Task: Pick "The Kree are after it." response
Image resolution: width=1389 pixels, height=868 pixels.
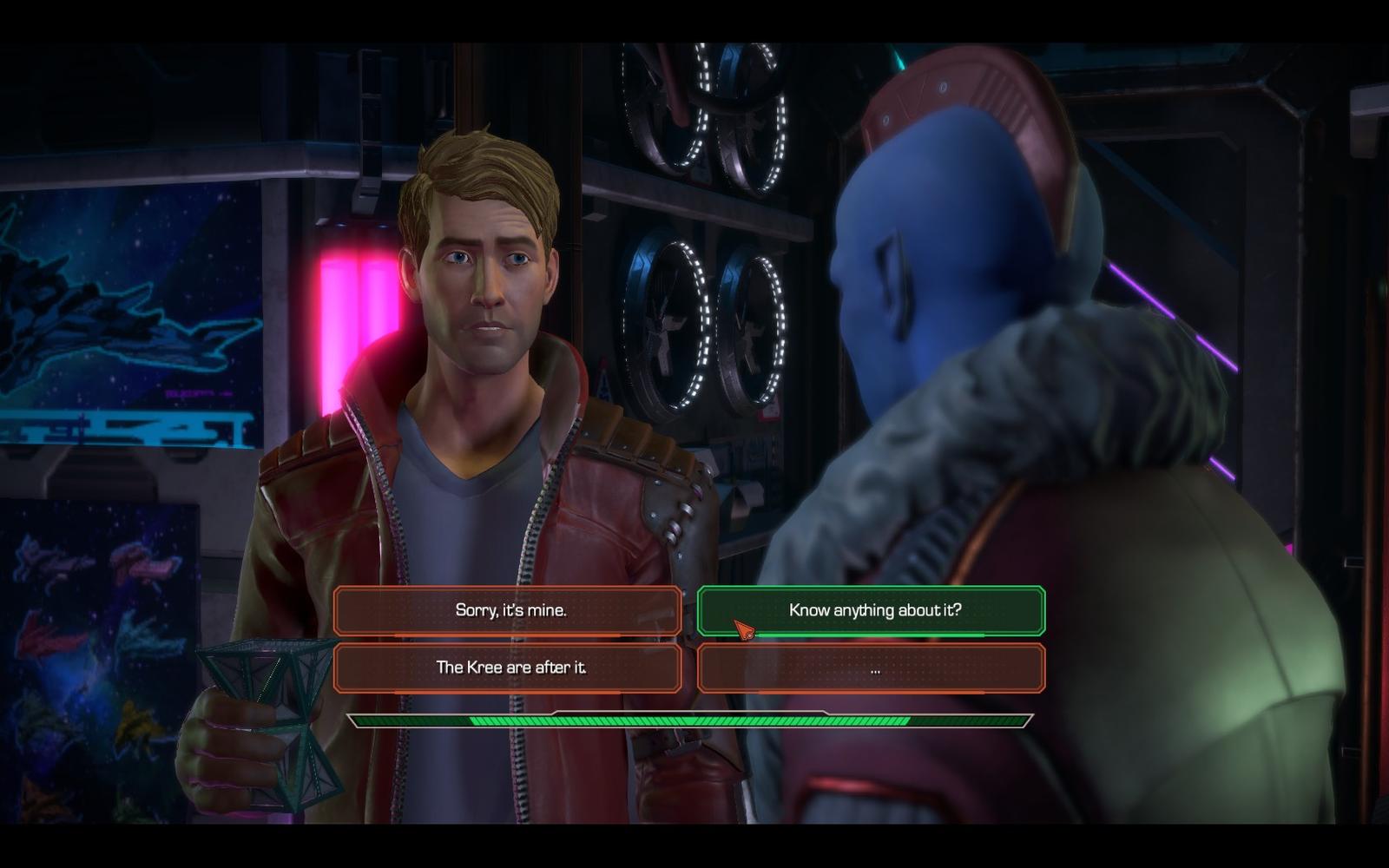Action: pyautogui.click(x=508, y=667)
